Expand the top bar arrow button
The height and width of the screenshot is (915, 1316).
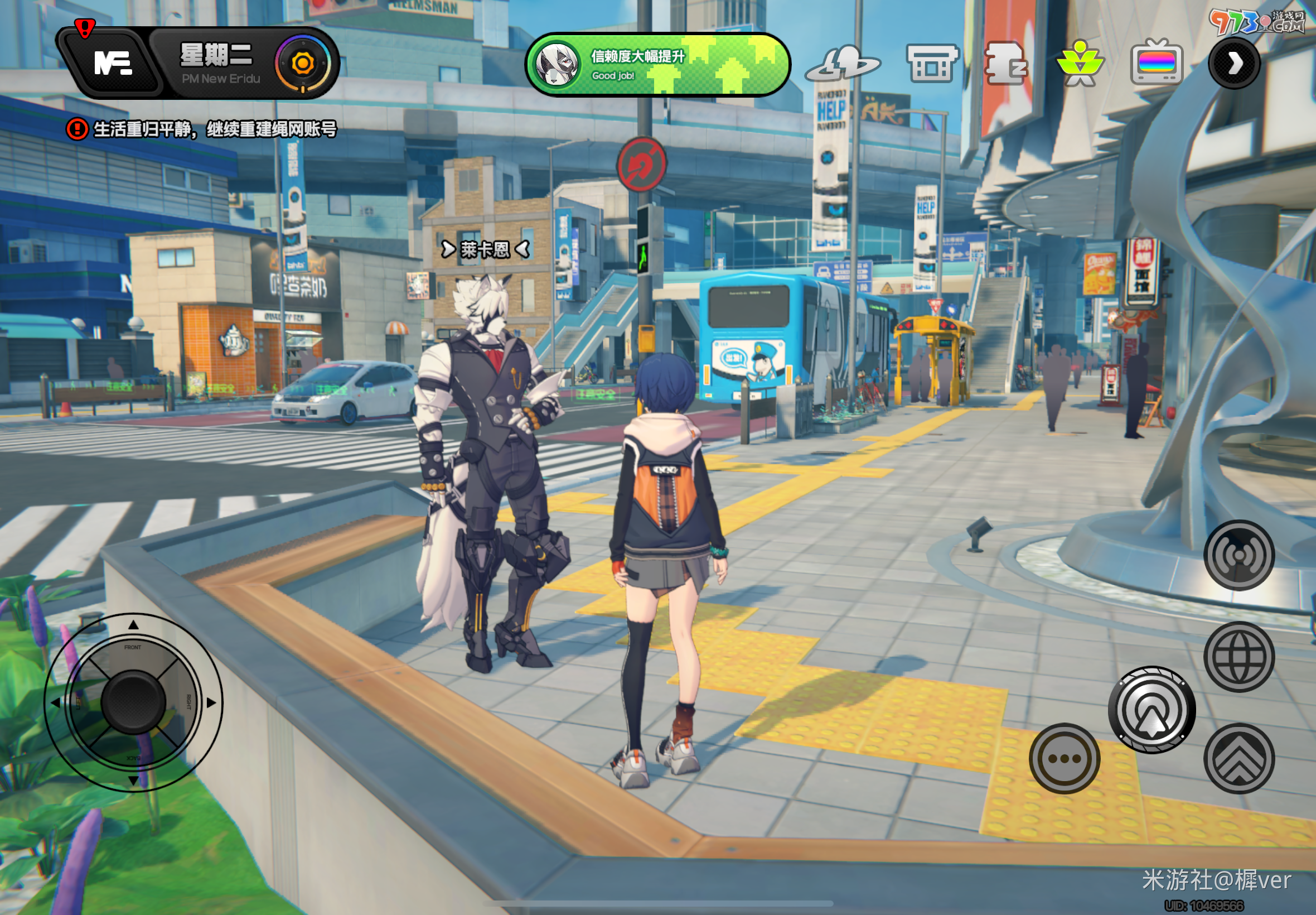tap(1234, 63)
